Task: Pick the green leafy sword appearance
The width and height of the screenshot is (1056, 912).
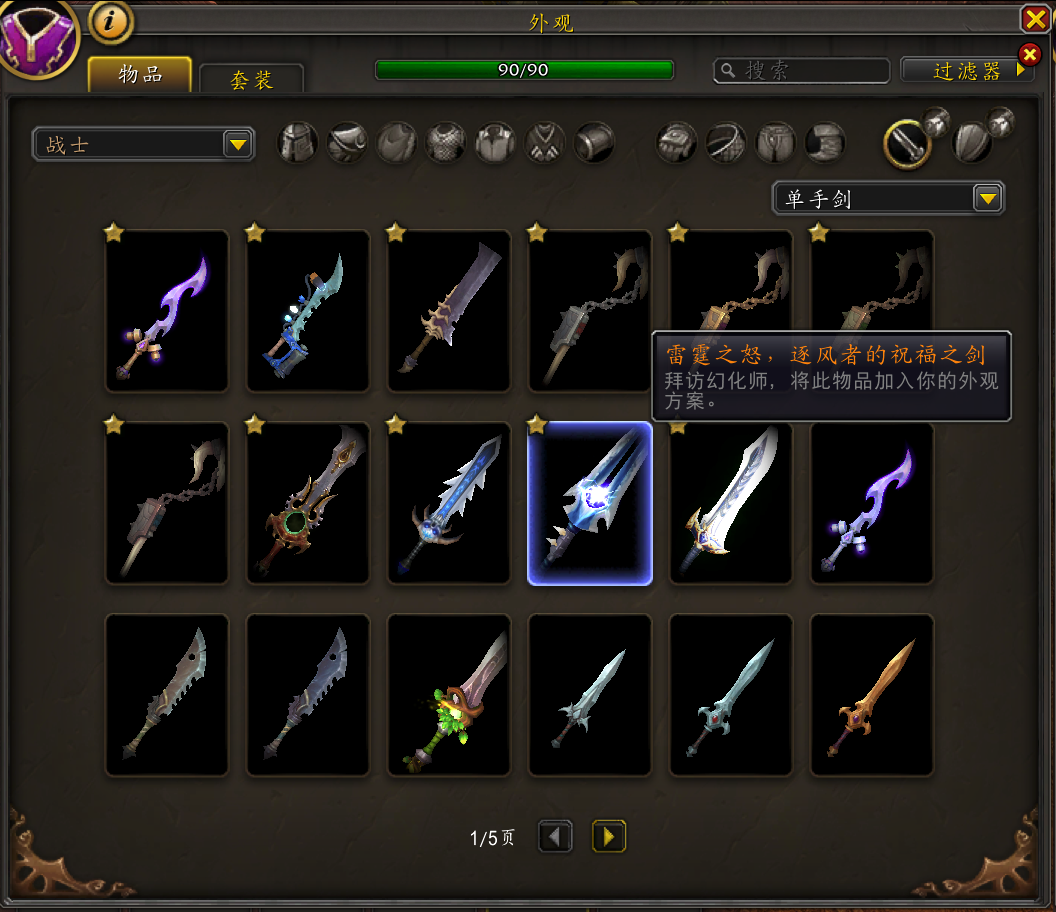Action: [x=449, y=695]
